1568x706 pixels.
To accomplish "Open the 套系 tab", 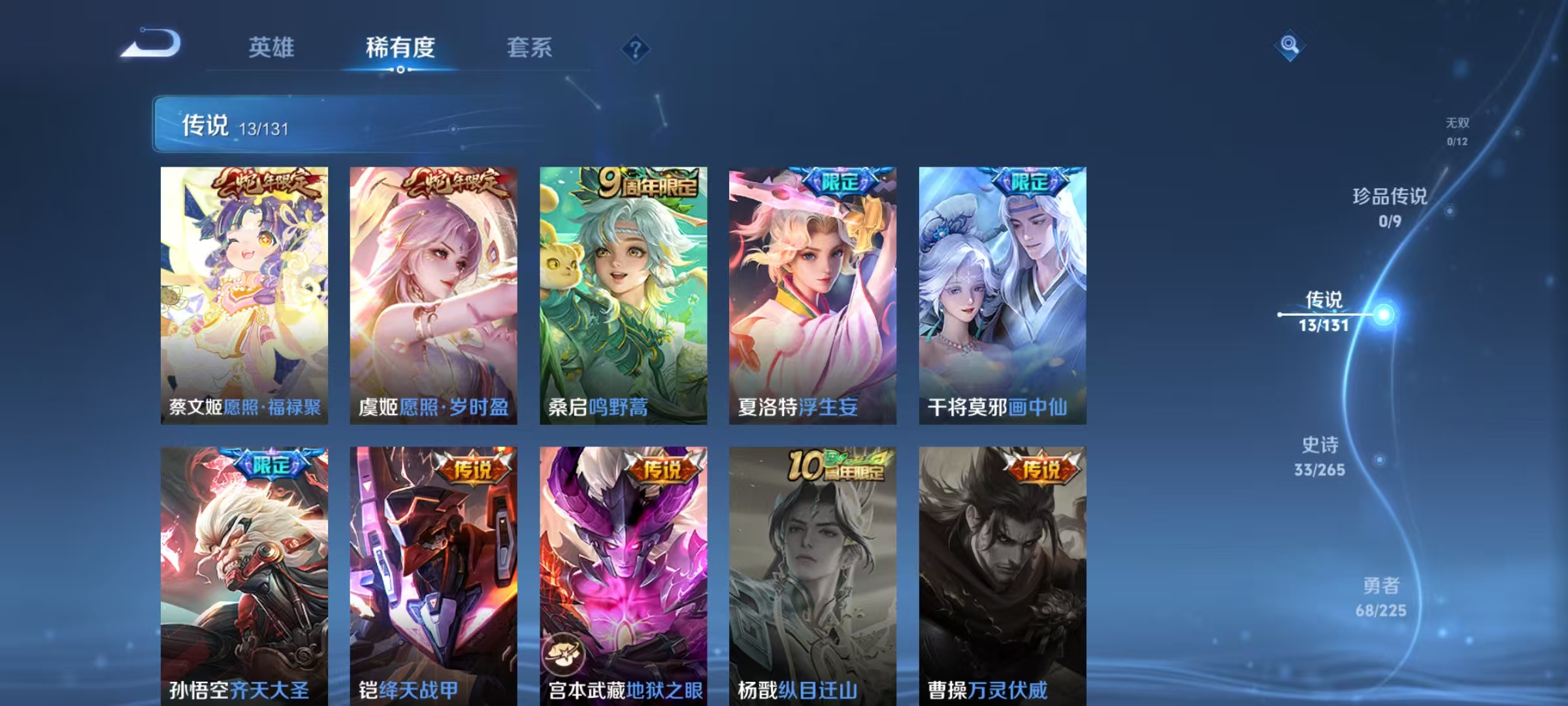I will click(x=530, y=48).
